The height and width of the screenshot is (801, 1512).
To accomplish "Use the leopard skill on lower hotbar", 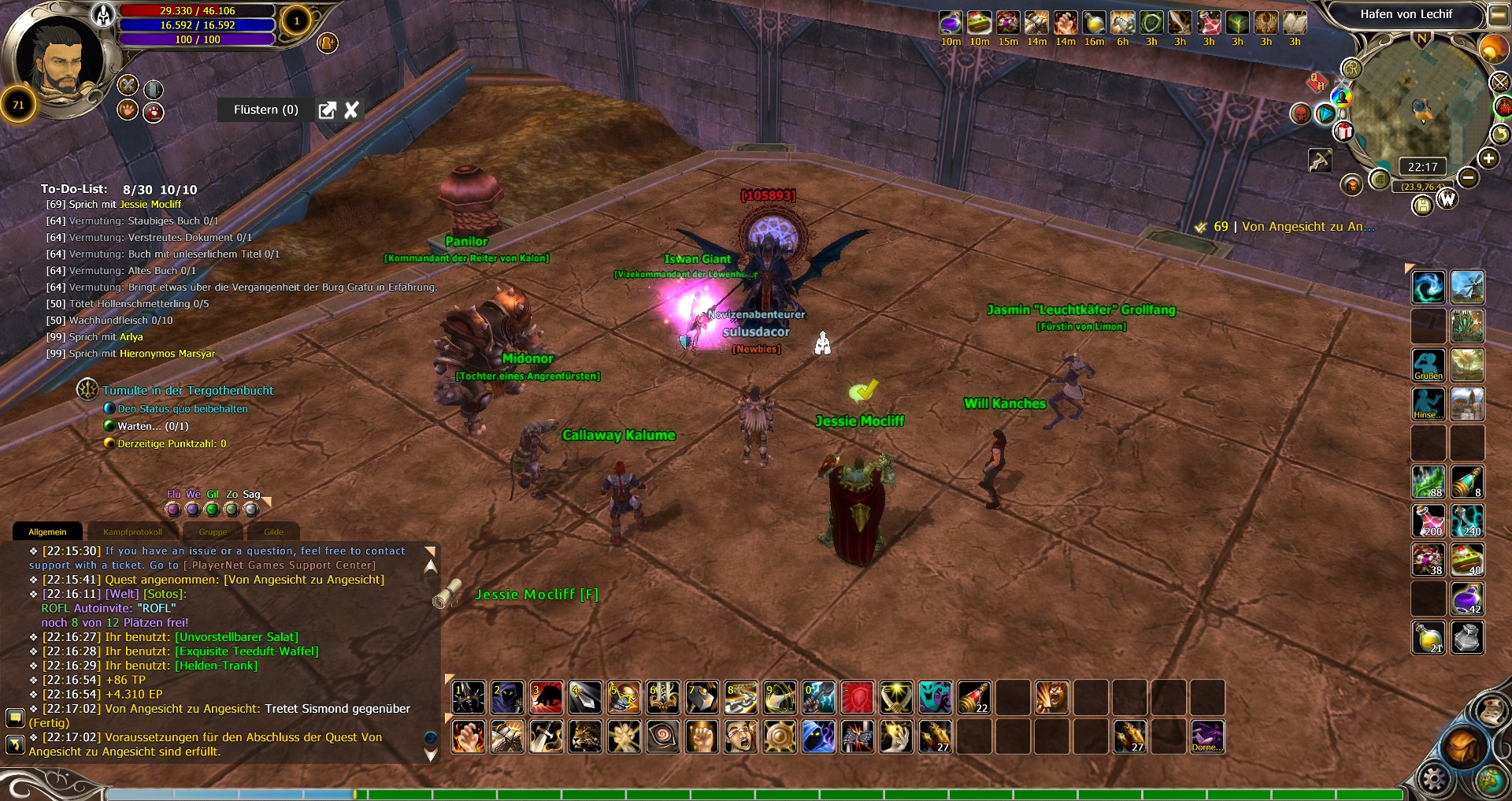I will tap(585, 737).
